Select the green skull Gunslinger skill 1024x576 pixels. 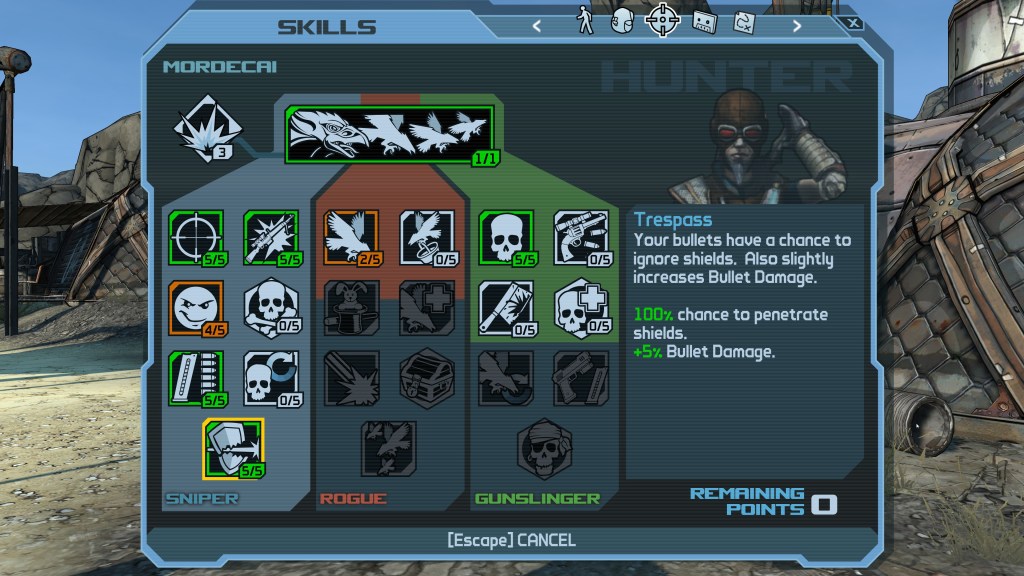pos(504,238)
